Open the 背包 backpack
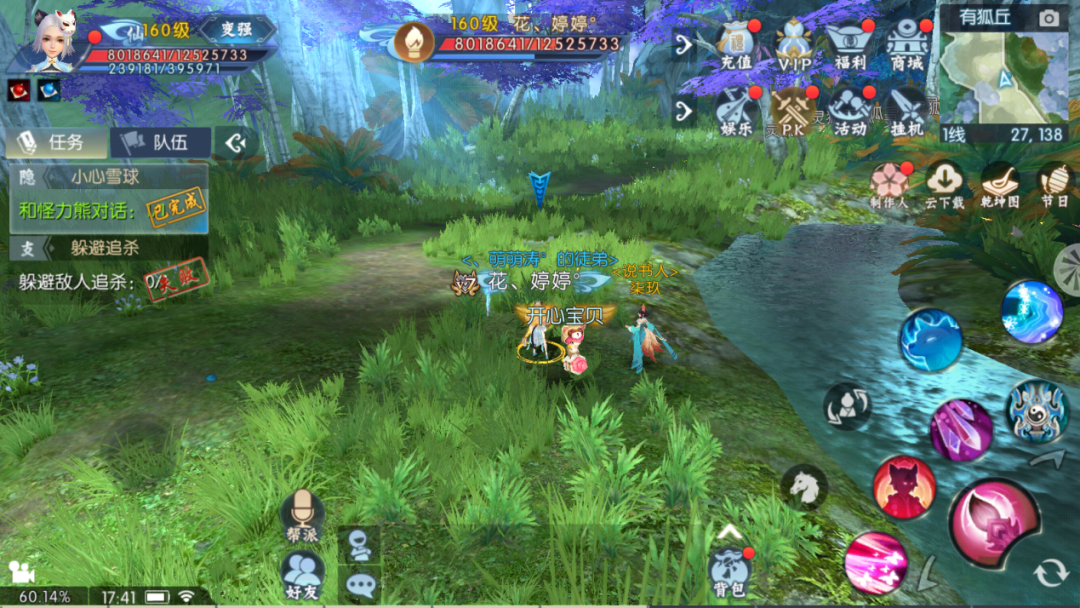Image resolution: width=1080 pixels, height=608 pixels. (731, 570)
